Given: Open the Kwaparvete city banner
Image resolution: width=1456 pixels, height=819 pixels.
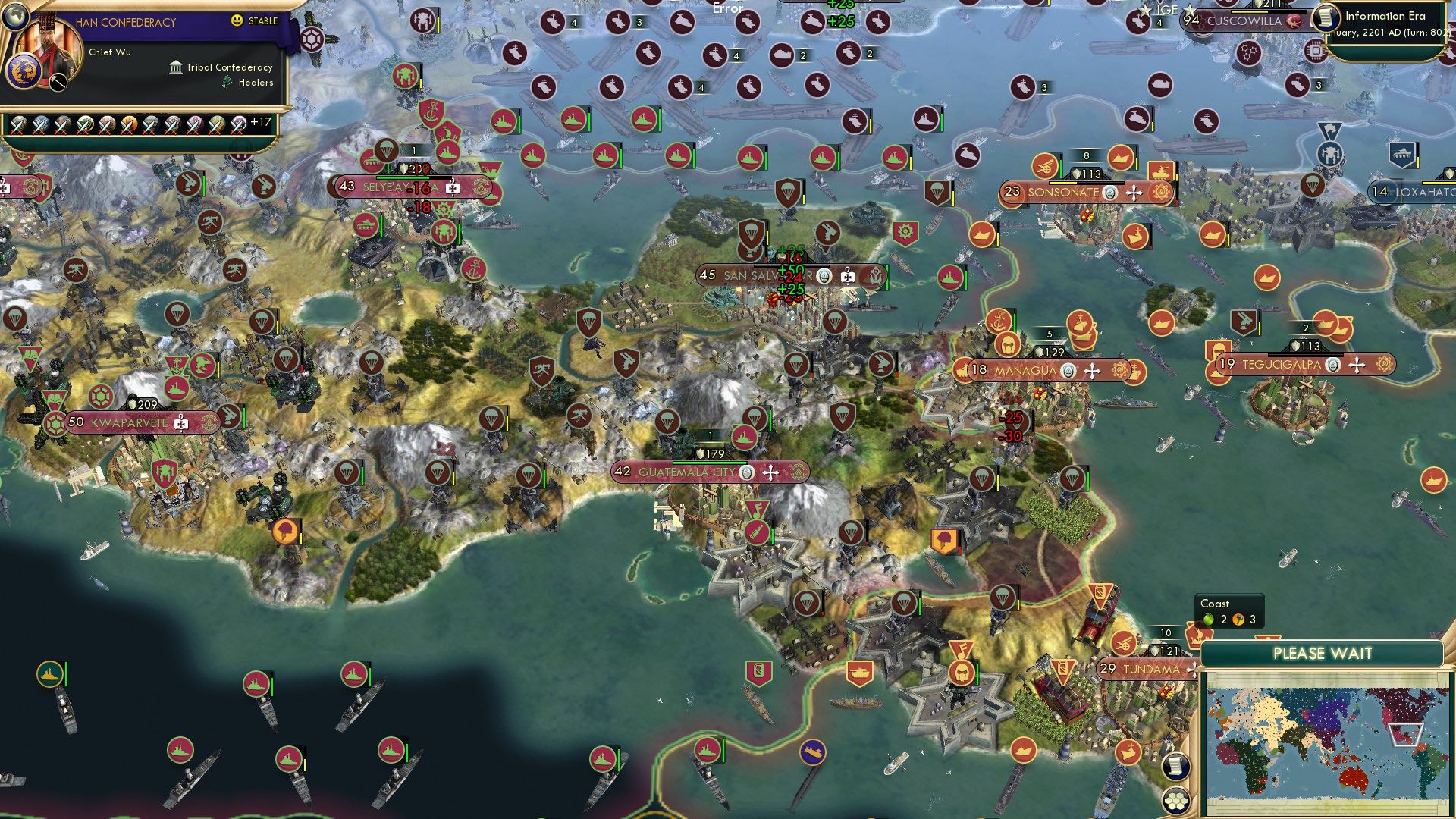Looking at the screenshot, I should 129,422.
